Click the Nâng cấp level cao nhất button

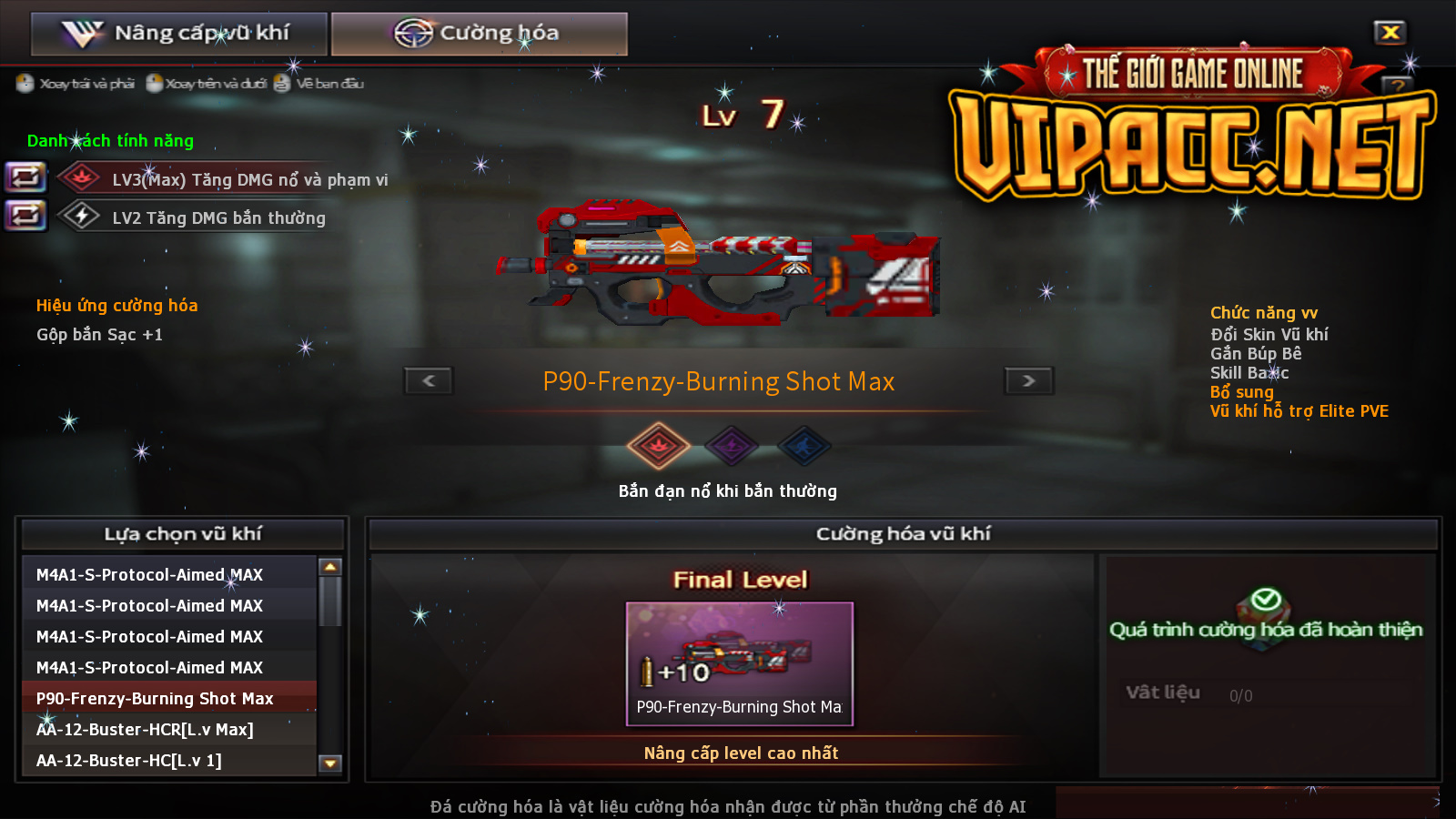click(x=741, y=753)
